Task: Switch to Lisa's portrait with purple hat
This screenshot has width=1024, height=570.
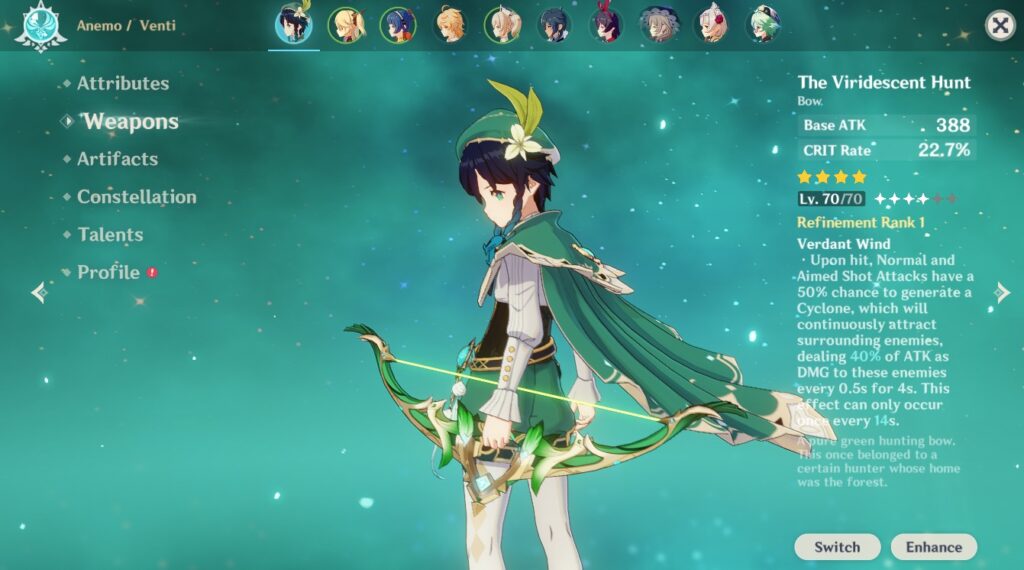Action: (x=659, y=25)
